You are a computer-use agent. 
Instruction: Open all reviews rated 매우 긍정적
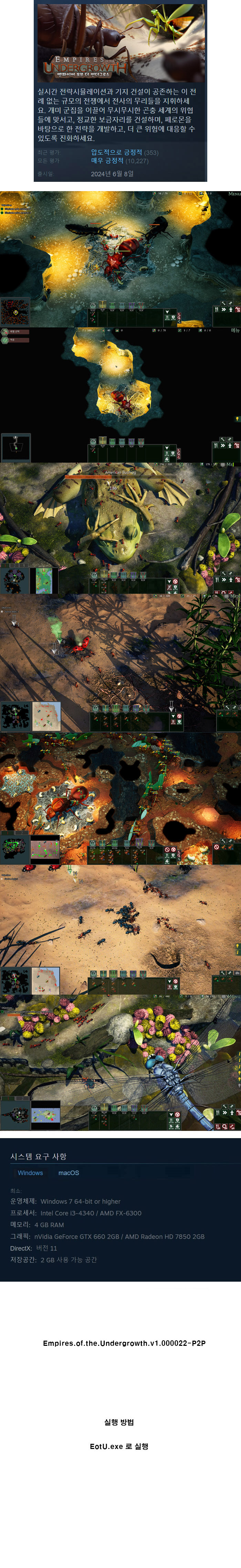pos(107,161)
